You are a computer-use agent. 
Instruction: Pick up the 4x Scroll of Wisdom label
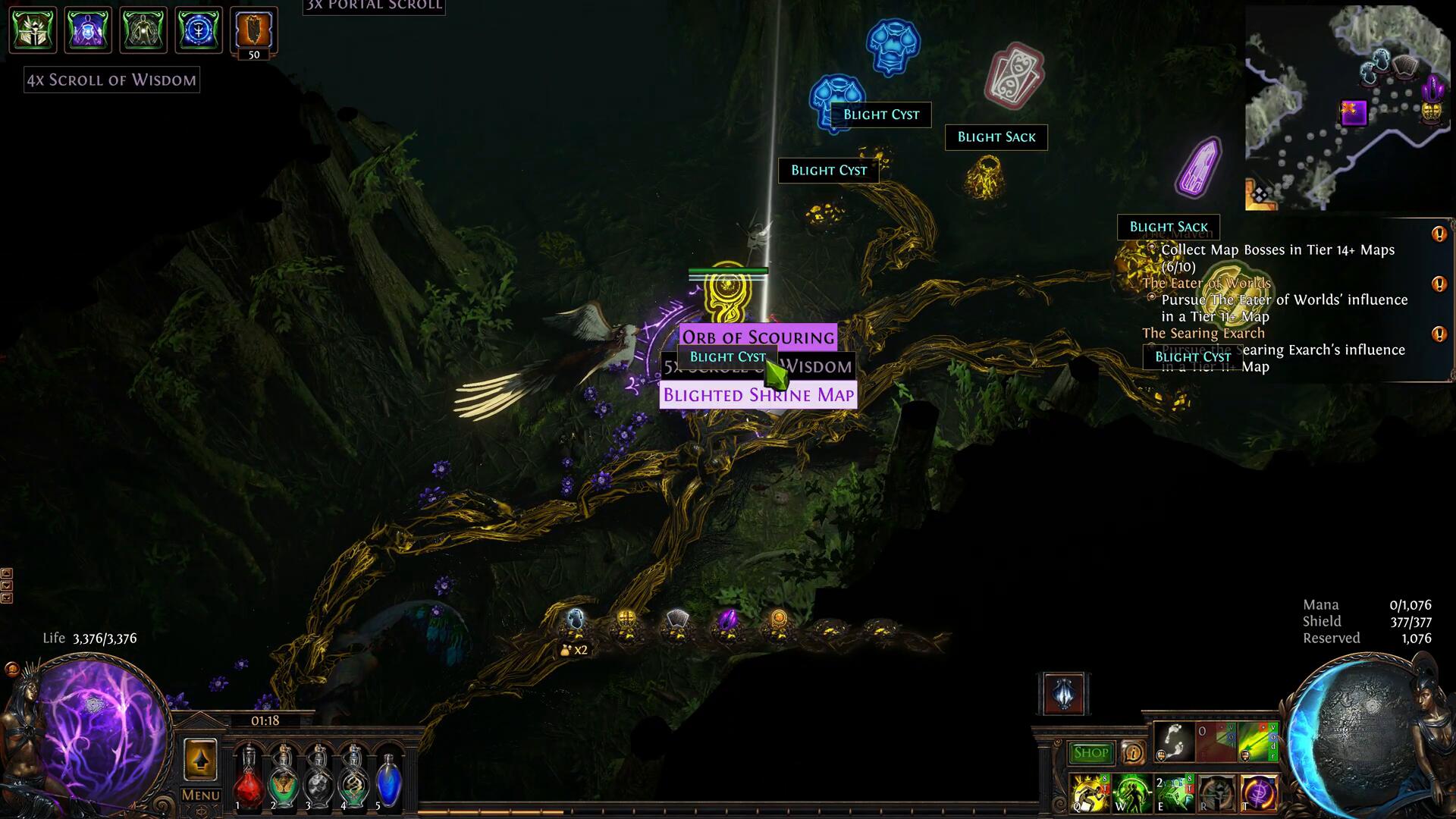pos(111,80)
